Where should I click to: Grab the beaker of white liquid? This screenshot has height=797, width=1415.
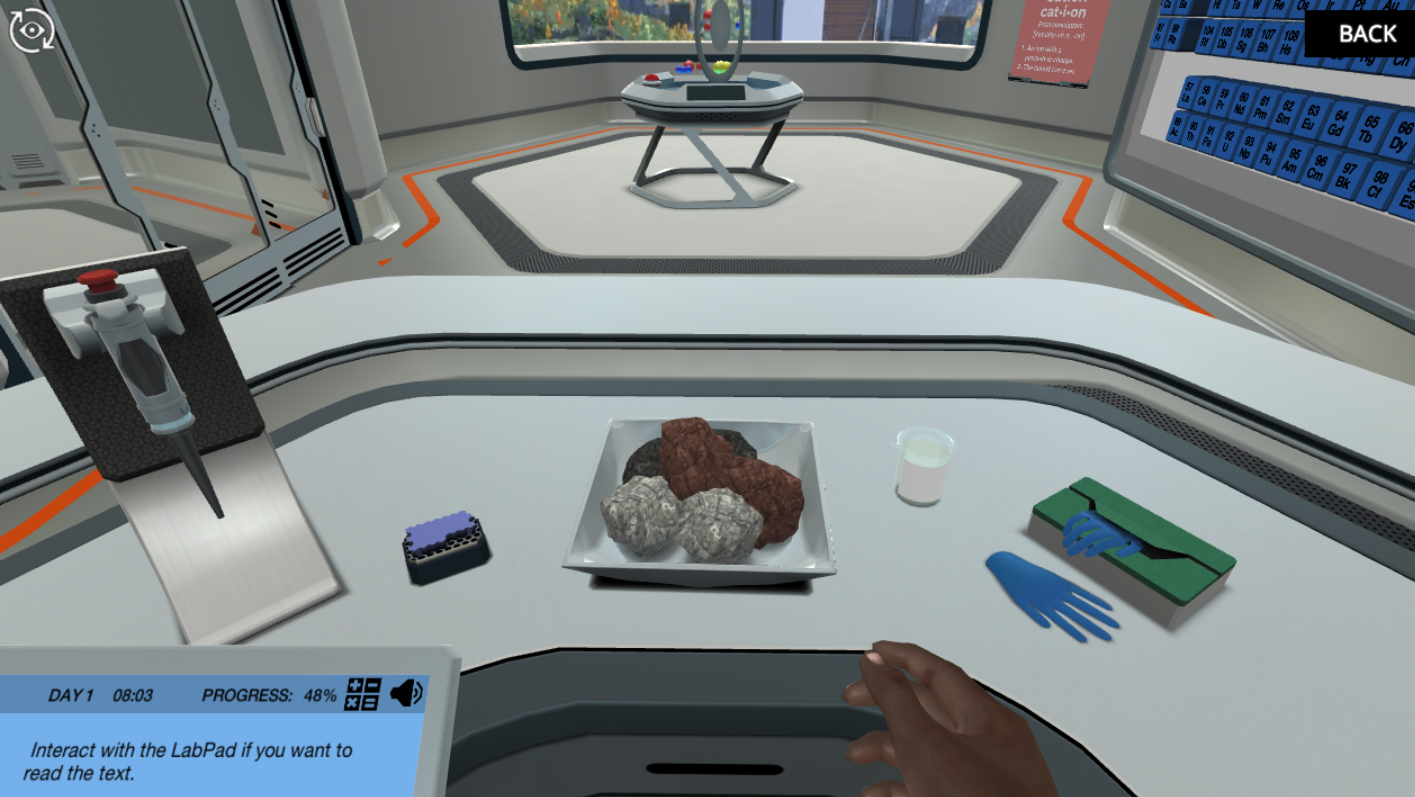coord(922,468)
